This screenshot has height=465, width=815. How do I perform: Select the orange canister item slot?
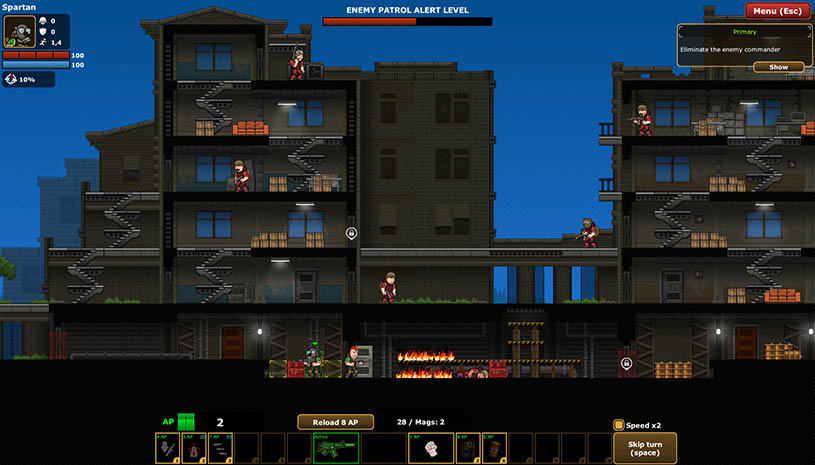tap(494, 448)
